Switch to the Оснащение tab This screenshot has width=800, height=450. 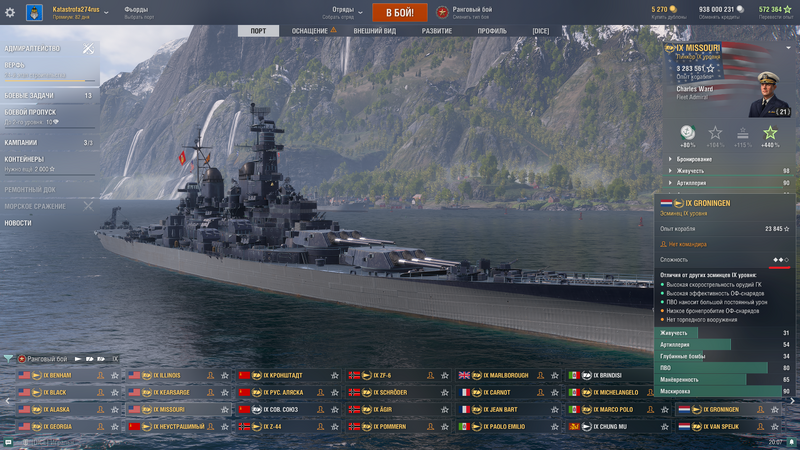pos(310,31)
